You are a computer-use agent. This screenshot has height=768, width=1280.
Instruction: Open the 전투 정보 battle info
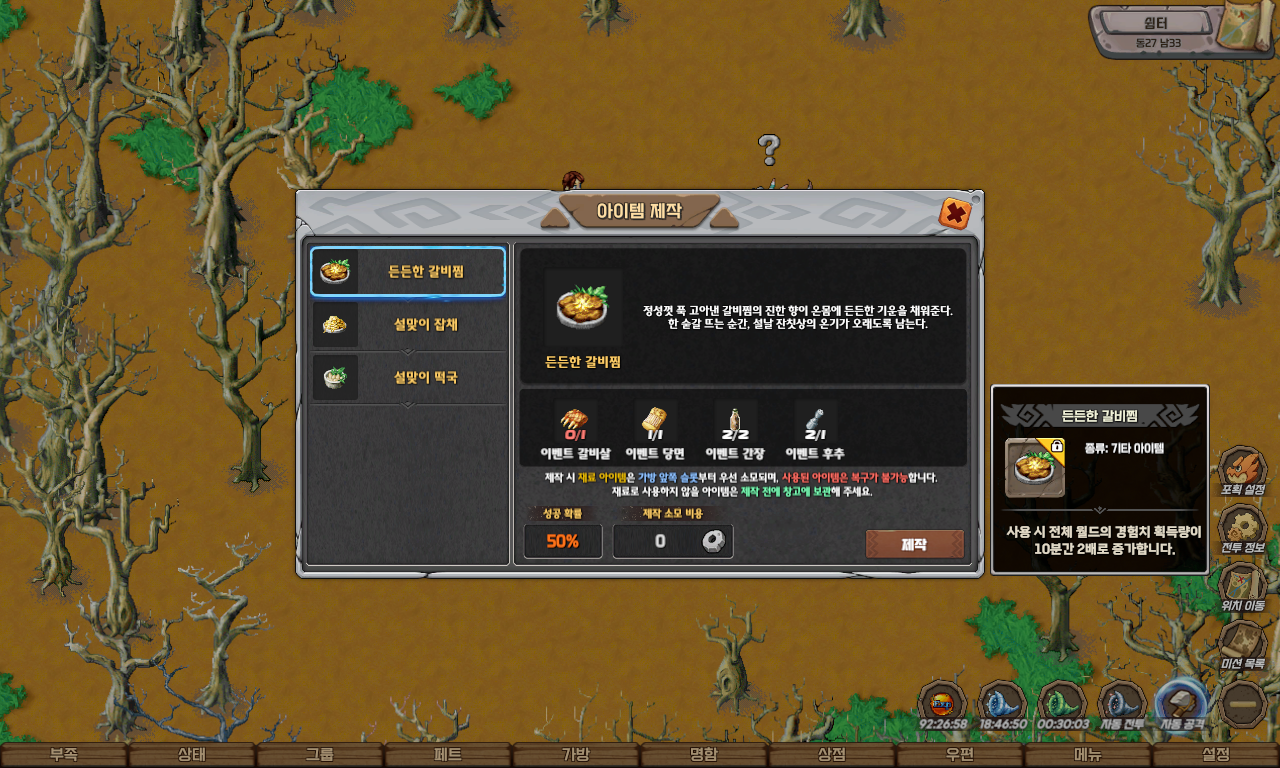(1242, 527)
